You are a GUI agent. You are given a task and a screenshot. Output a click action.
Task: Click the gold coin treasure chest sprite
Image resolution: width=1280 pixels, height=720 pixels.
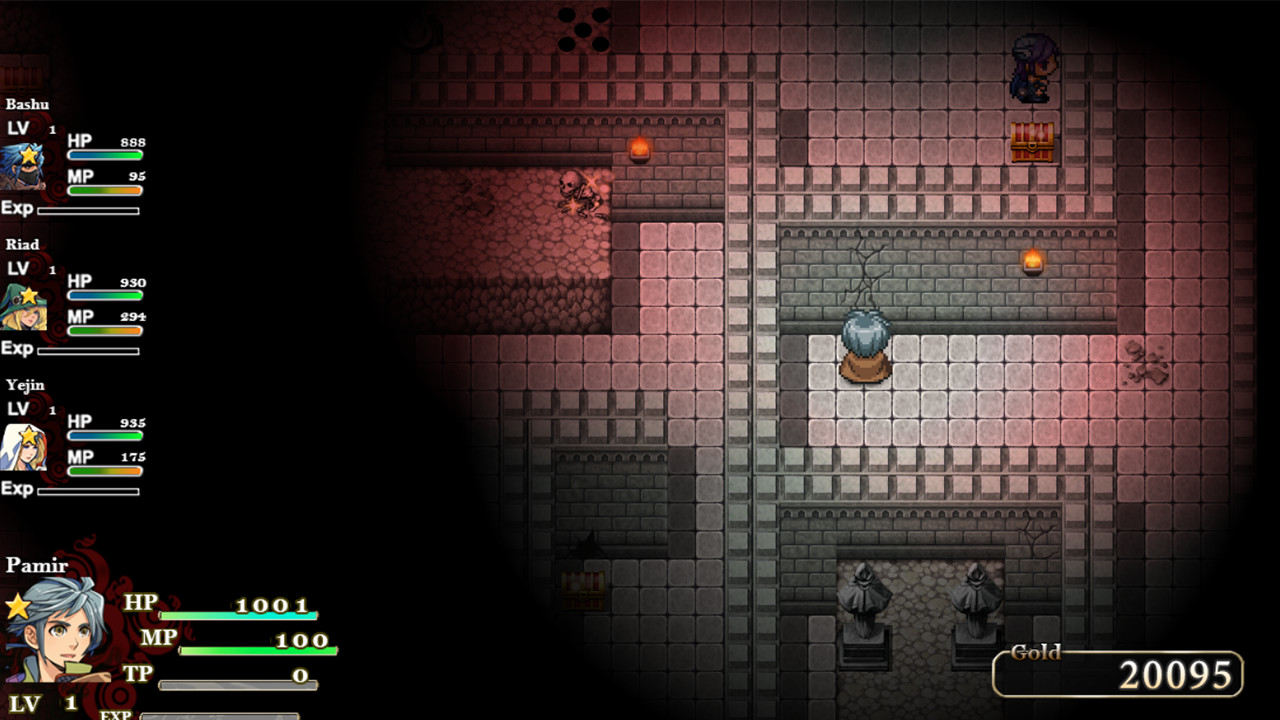1033,140
